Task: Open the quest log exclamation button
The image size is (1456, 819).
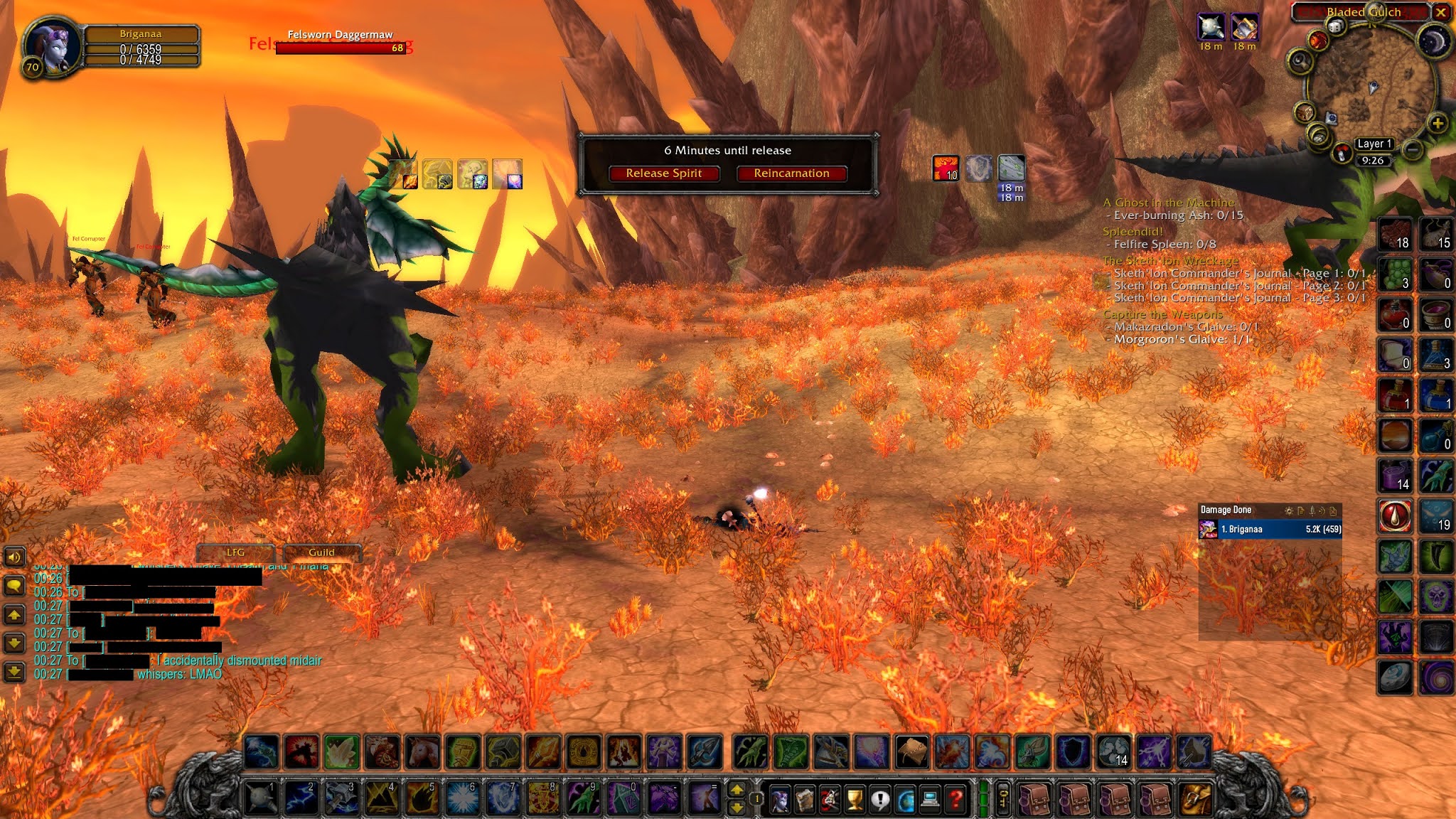Action: click(x=880, y=800)
